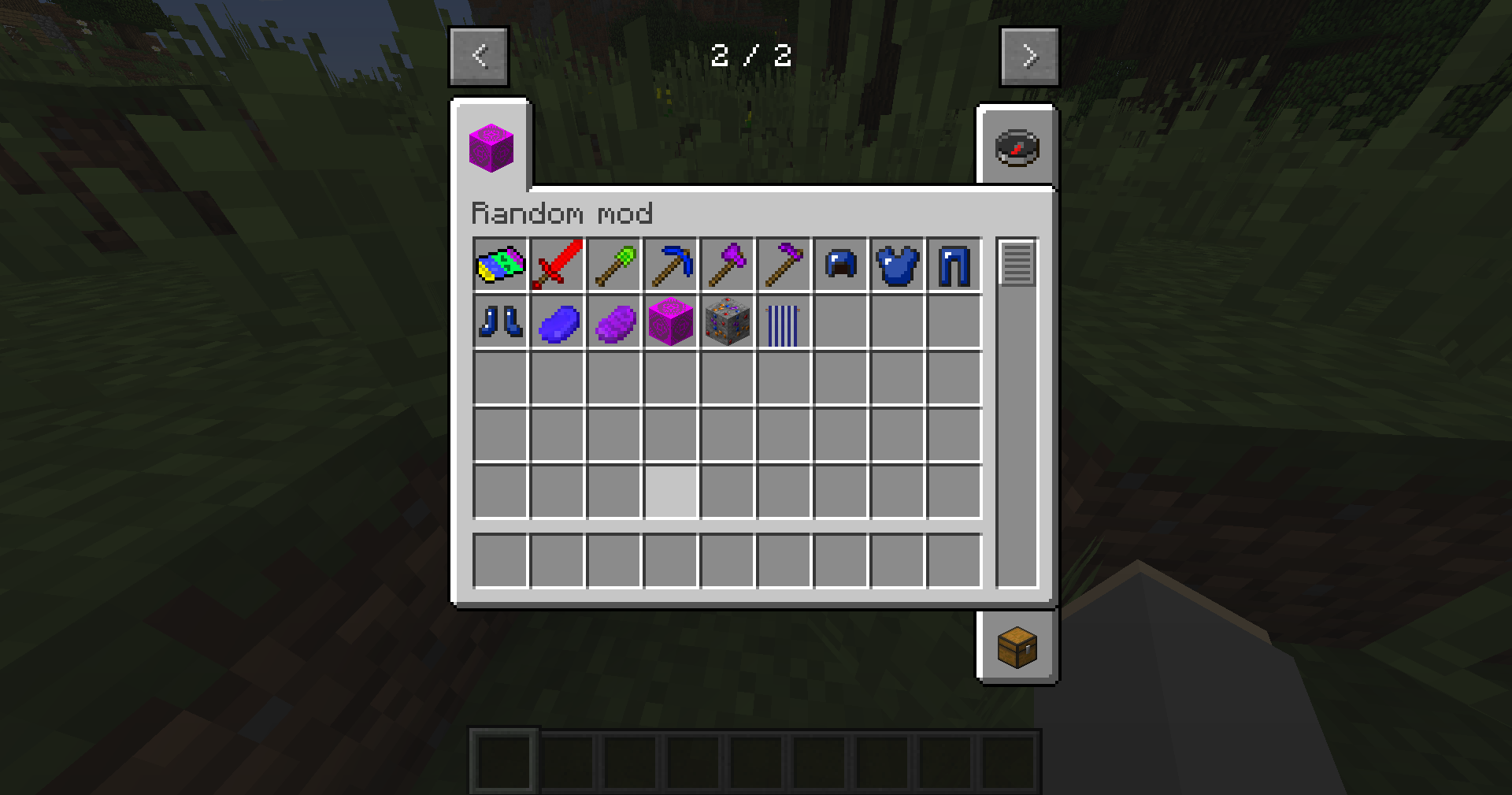Select the purple hoe tool
The width and height of the screenshot is (1512, 795).
(x=784, y=264)
